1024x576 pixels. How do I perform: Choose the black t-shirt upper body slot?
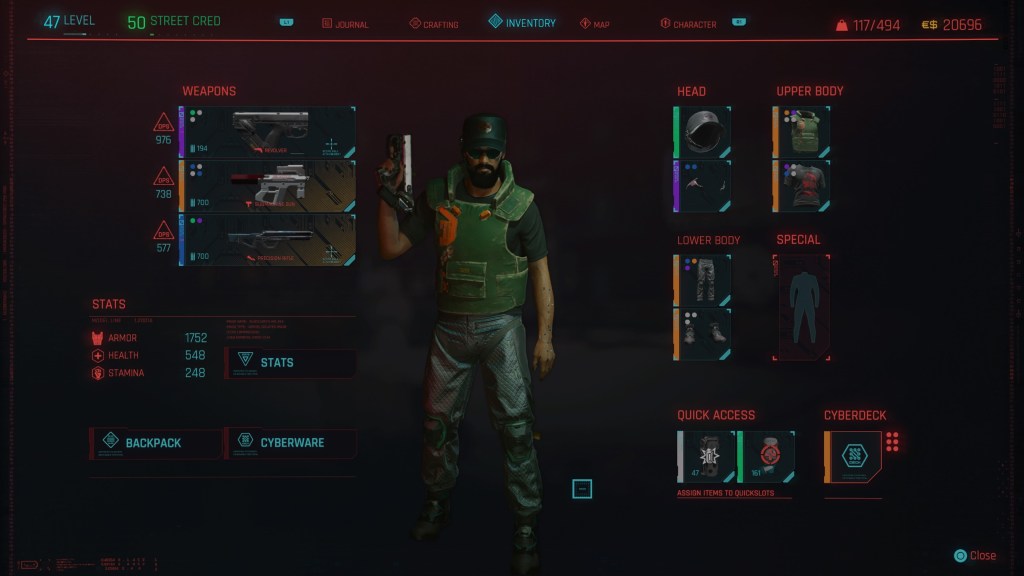802,186
